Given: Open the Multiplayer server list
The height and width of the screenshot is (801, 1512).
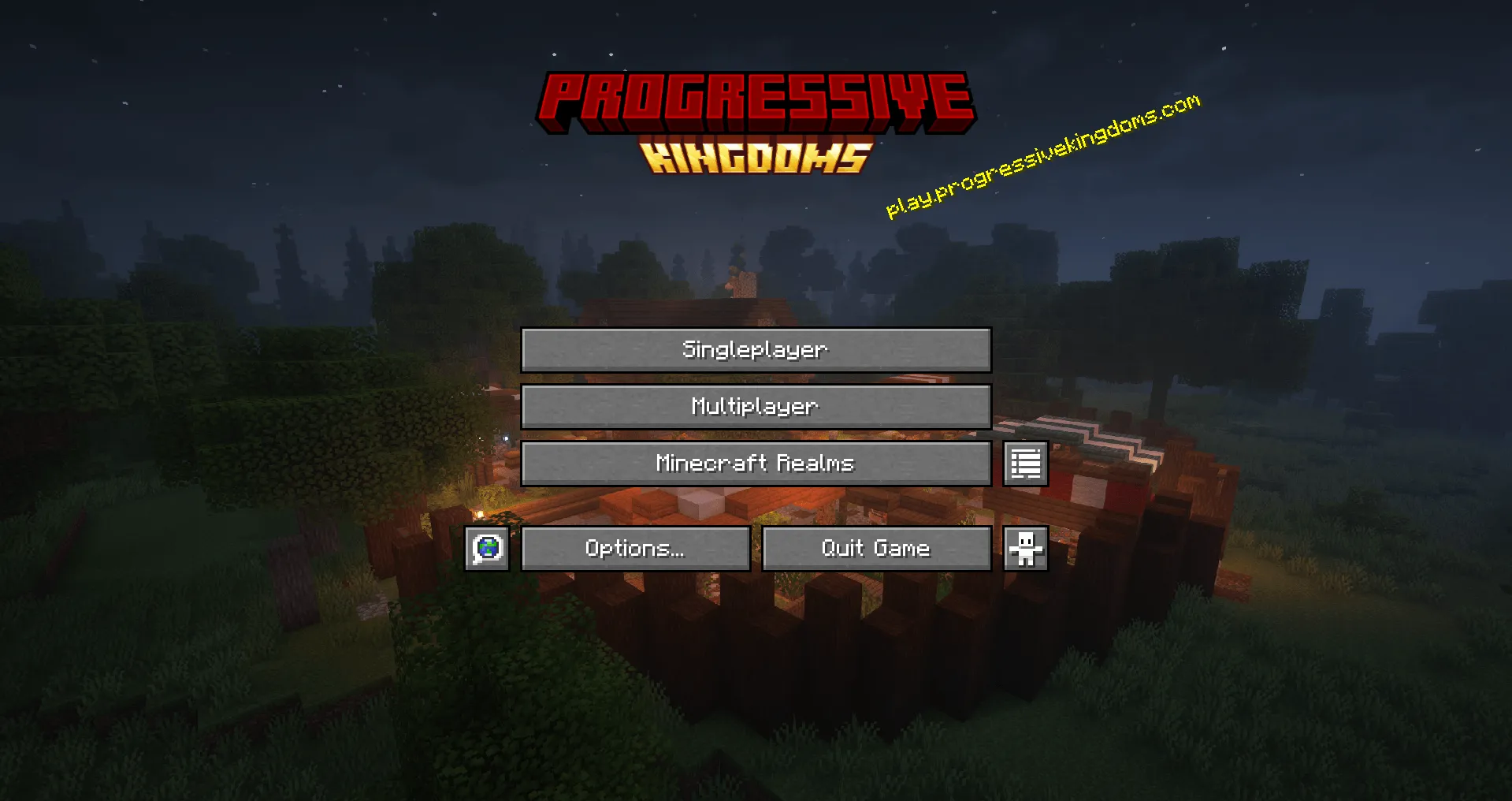Looking at the screenshot, I should (754, 407).
